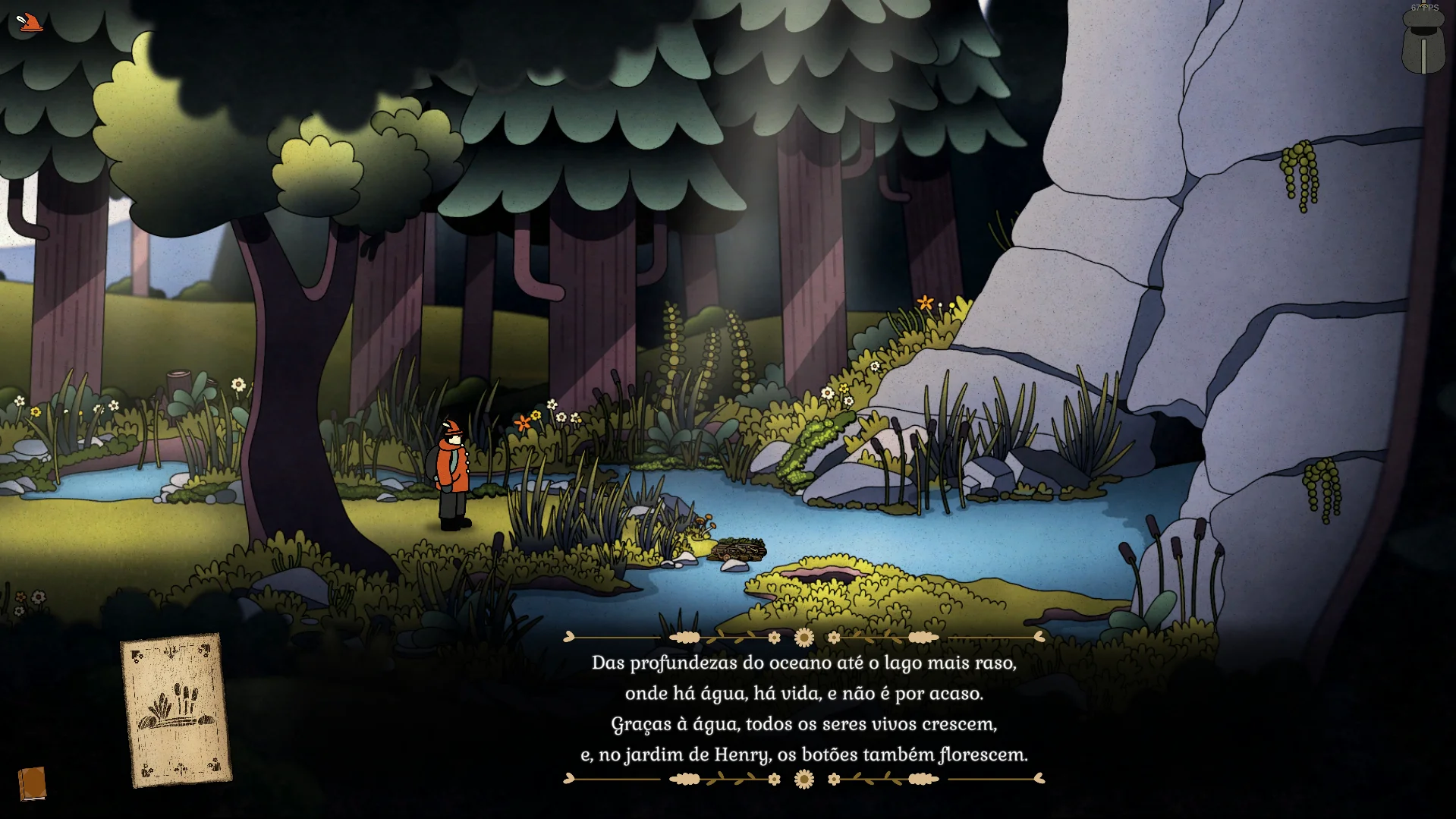The image size is (1456, 819).
Task: Click the backpack's front strap detail
Action: point(1423,57)
